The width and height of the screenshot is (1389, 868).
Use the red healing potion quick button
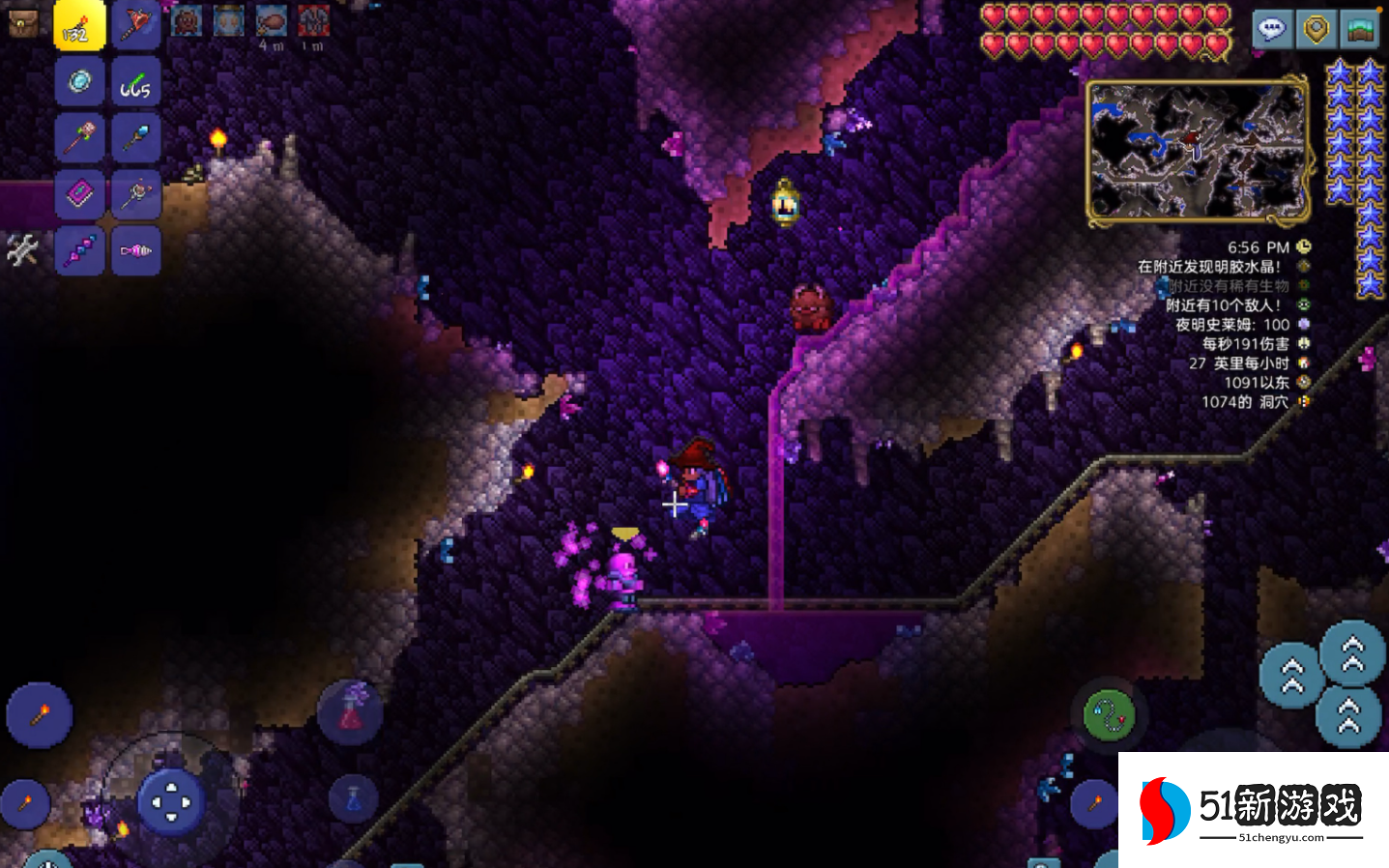[x=350, y=711]
